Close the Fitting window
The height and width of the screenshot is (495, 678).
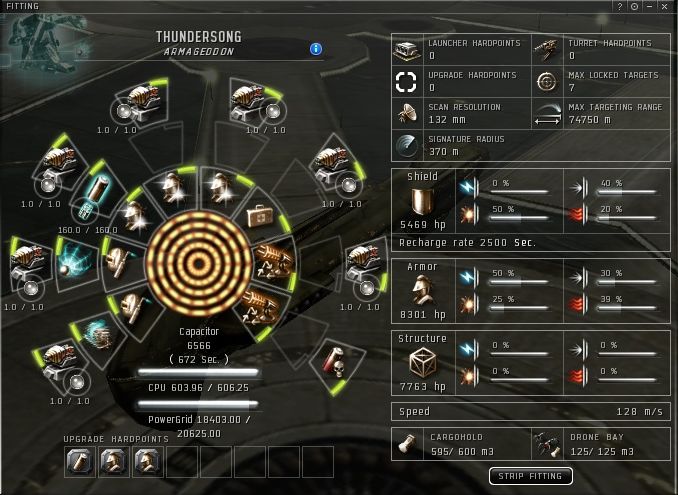[664, 6]
